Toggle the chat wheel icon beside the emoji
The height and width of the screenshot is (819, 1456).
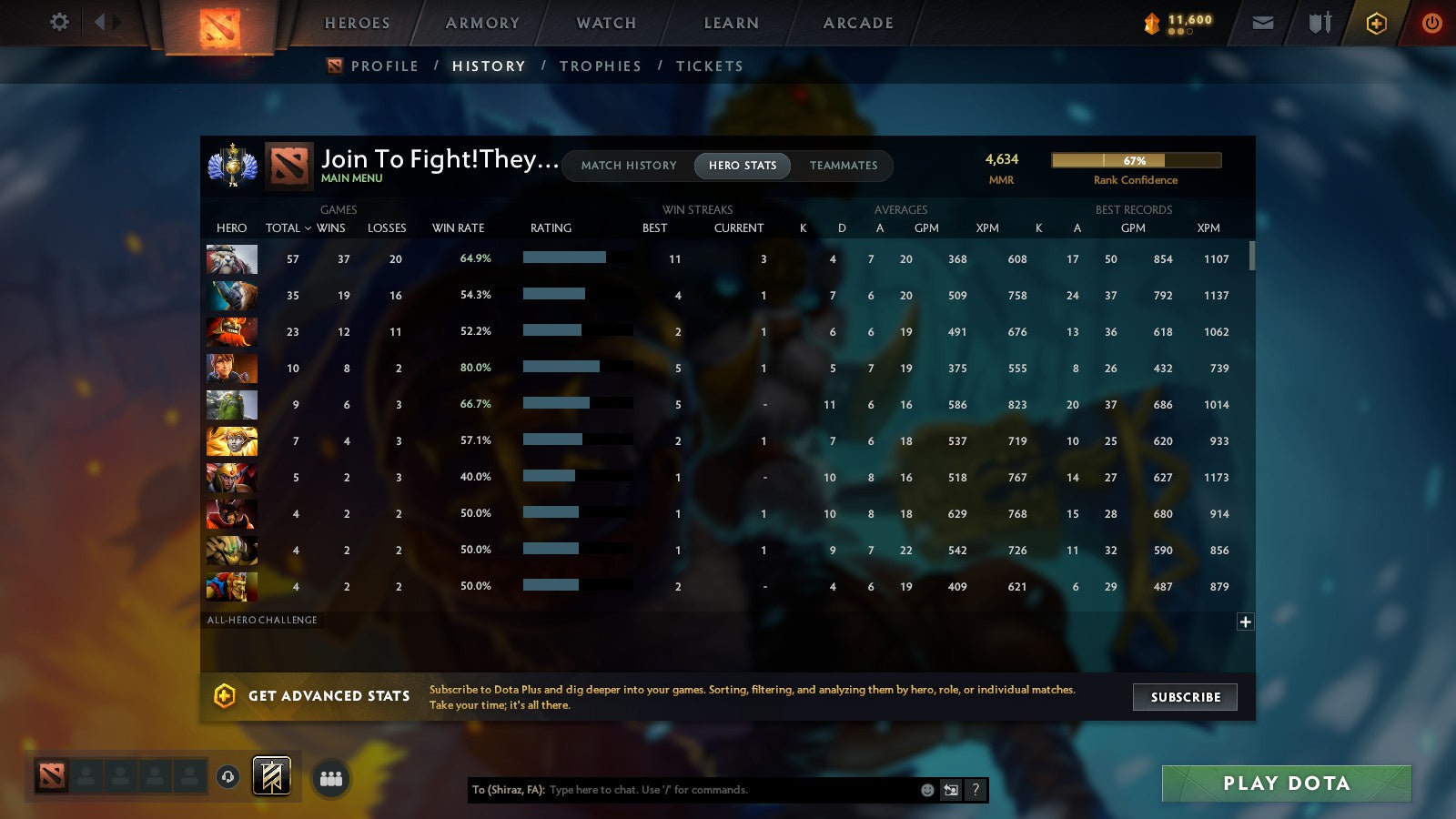(x=949, y=790)
